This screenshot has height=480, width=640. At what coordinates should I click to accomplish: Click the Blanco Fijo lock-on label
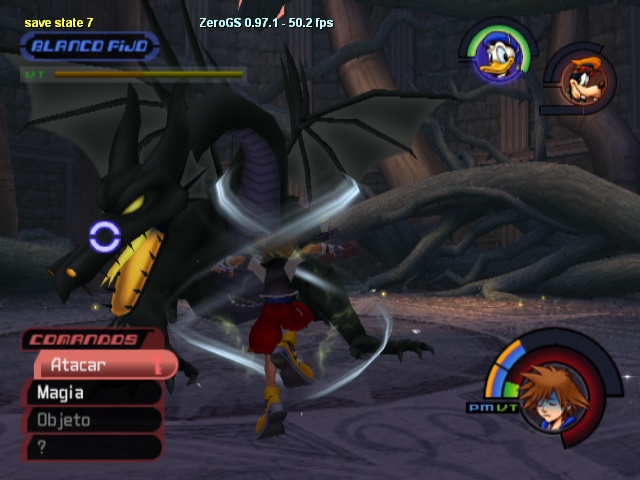(x=90, y=46)
